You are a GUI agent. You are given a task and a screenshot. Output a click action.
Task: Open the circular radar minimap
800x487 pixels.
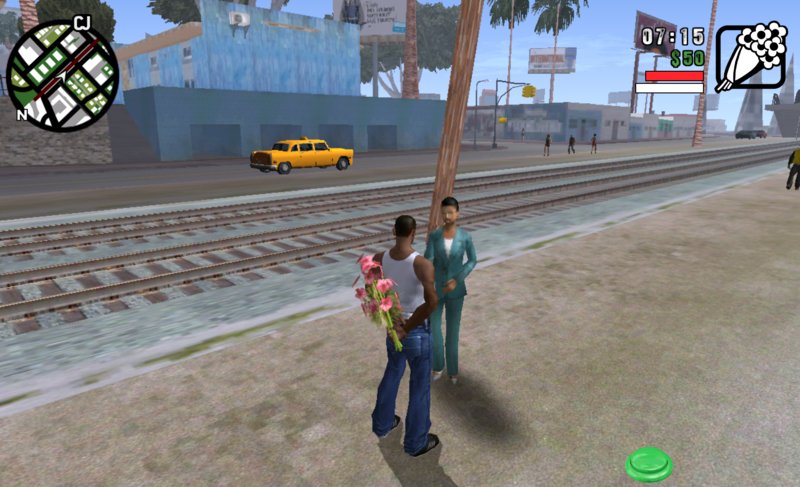click(62, 75)
